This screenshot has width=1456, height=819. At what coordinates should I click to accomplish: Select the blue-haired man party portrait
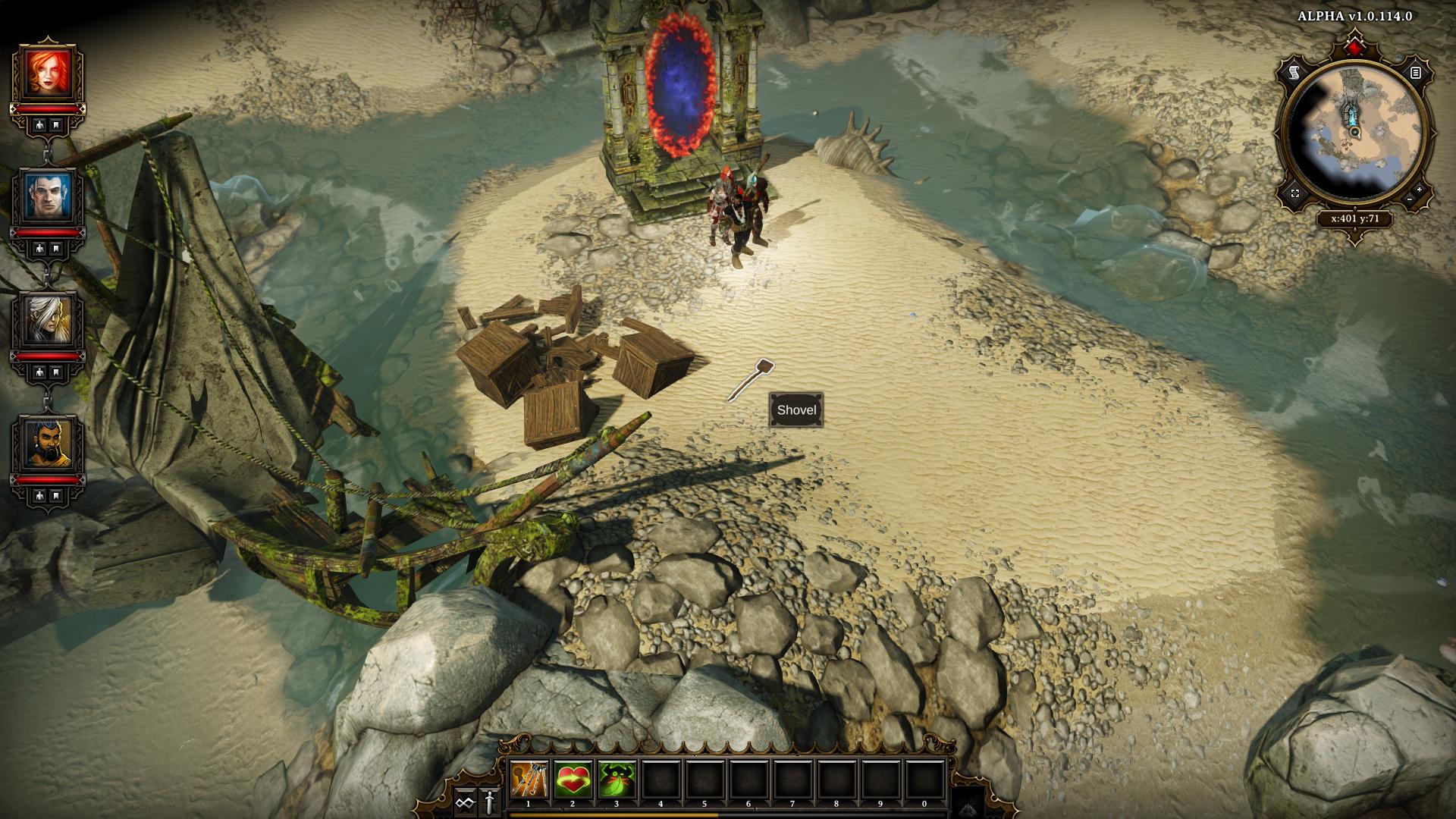47,195
